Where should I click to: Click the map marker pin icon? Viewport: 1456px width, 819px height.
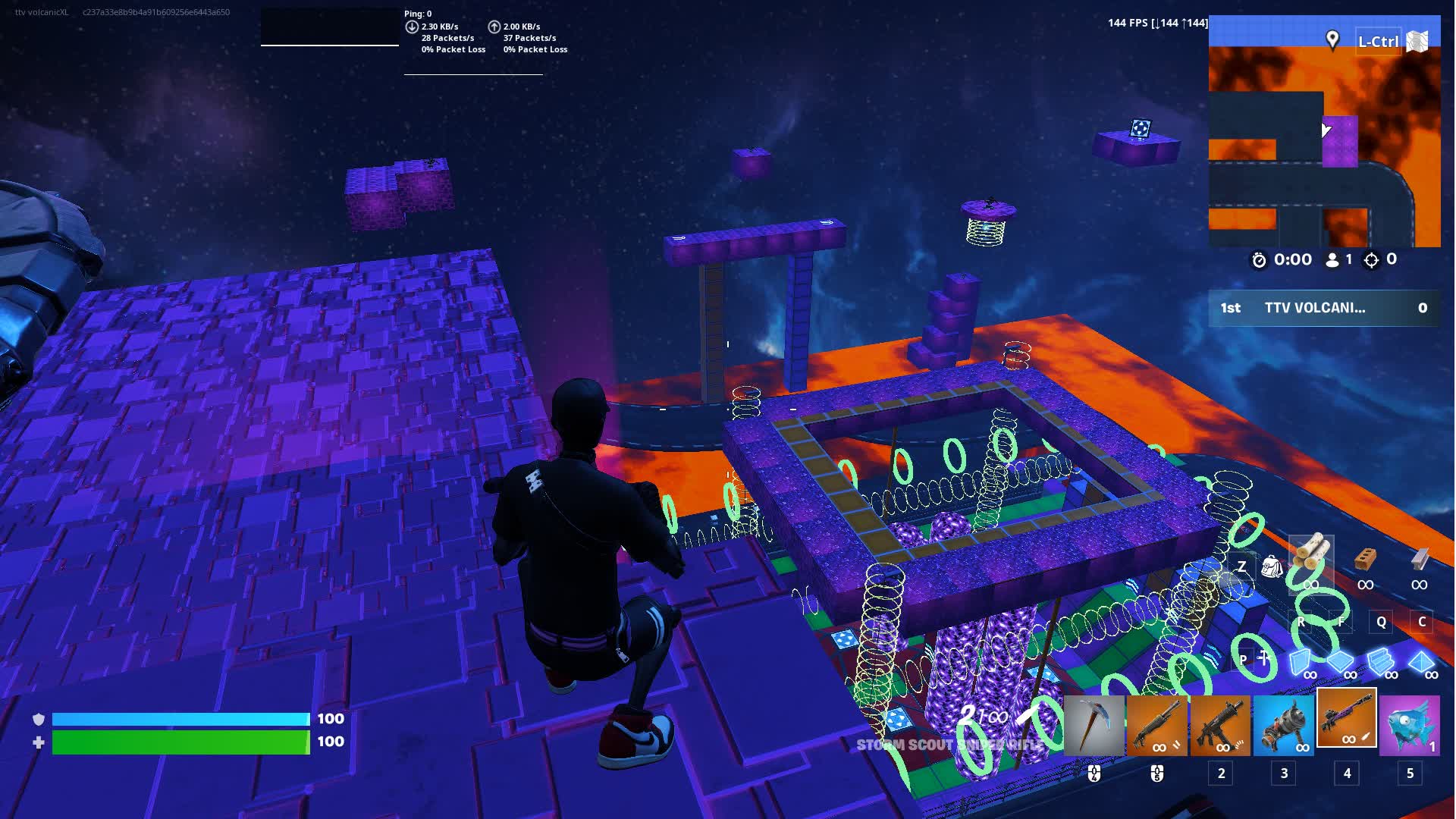click(x=1332, y=39)
